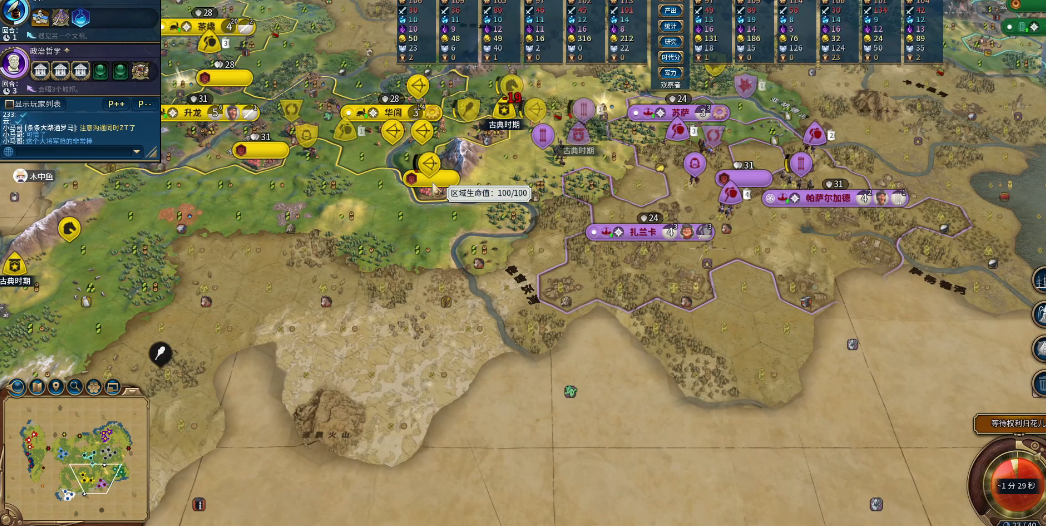This screenshot has width=1046, height=526.
Task: Select the 升龙 city banner
Action: point(193,113)
